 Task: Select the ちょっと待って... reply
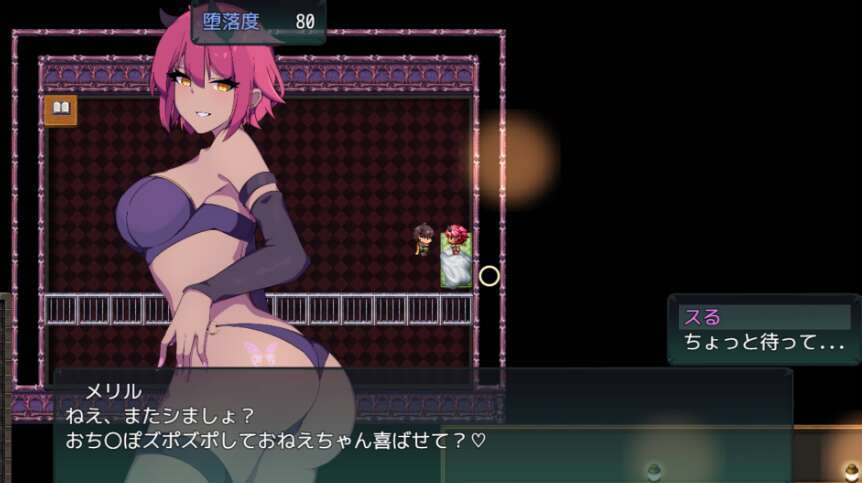click(765, 342)
